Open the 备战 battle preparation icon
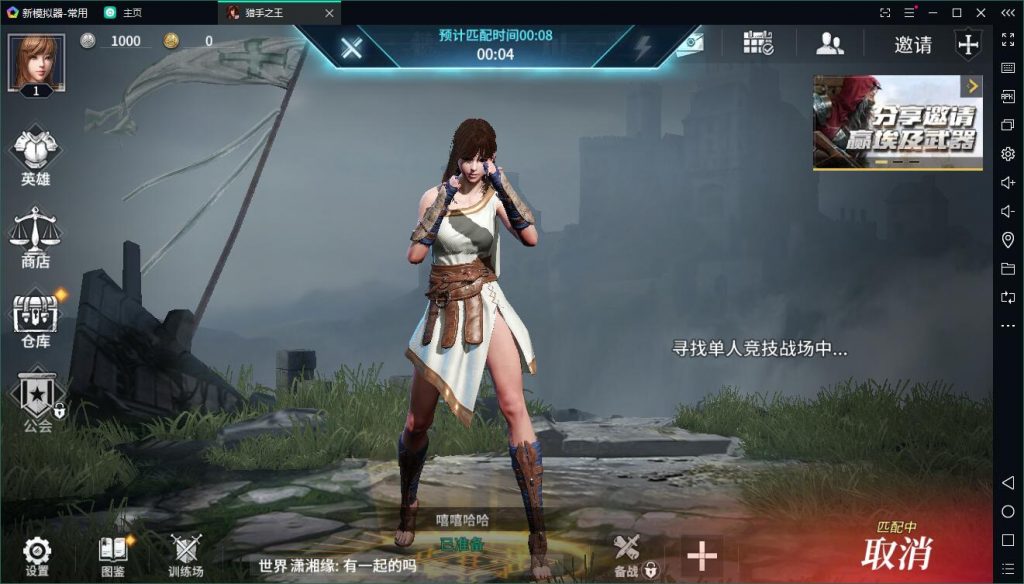 [x=627, y=555]
